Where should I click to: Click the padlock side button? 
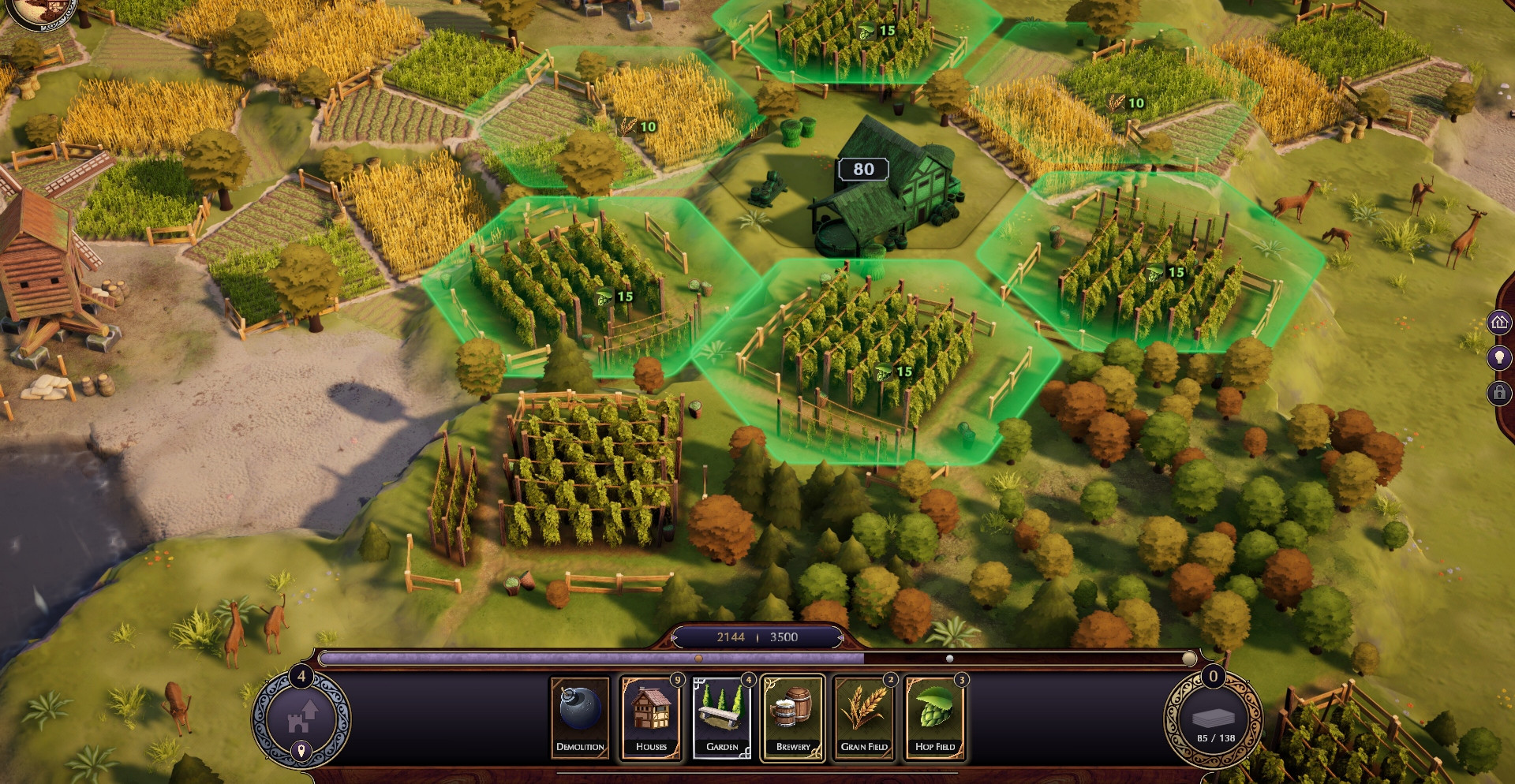(x=1499, y=392)
